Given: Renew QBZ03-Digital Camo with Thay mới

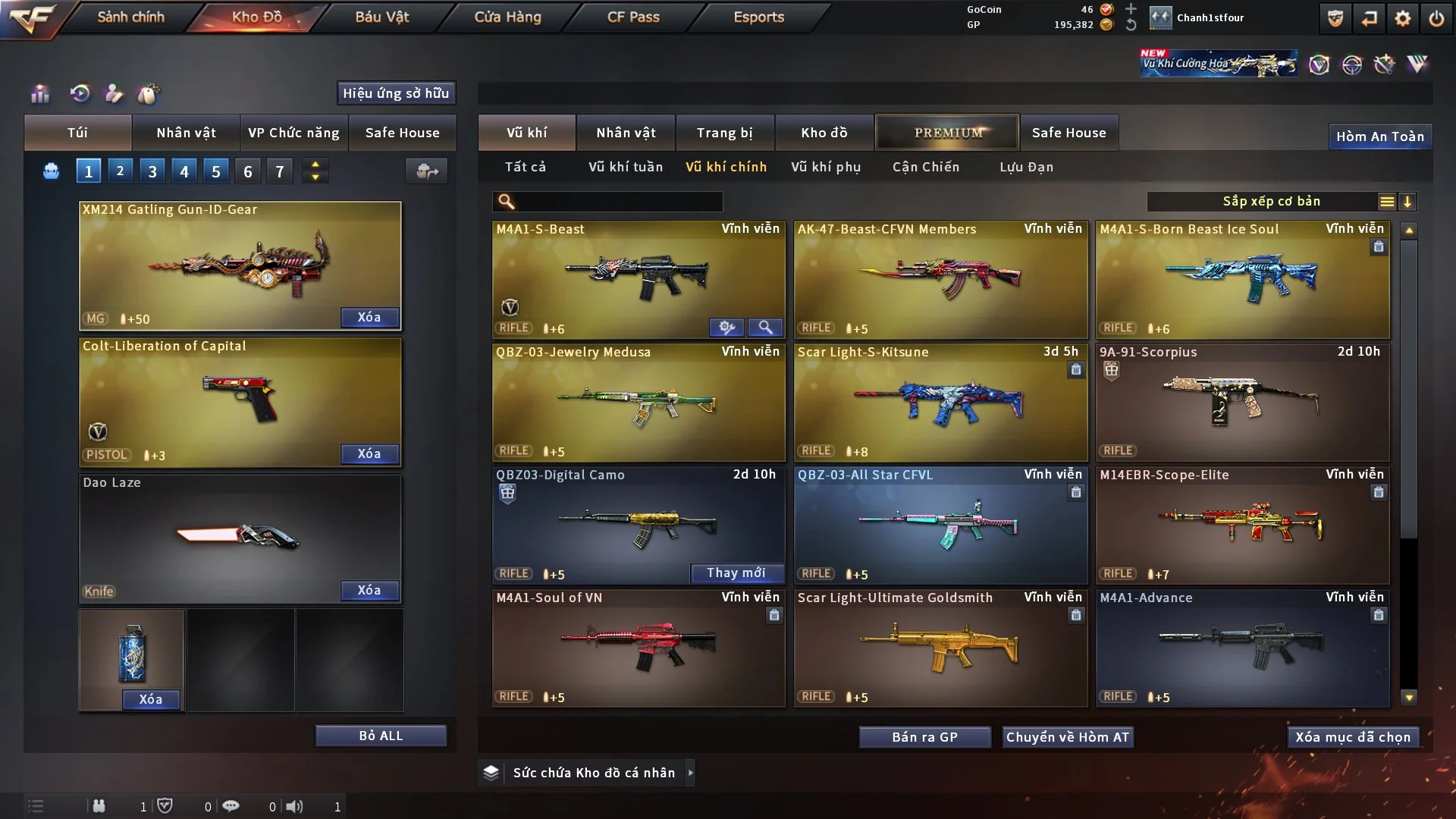Looking at the screenshot, I should (736, 573).
